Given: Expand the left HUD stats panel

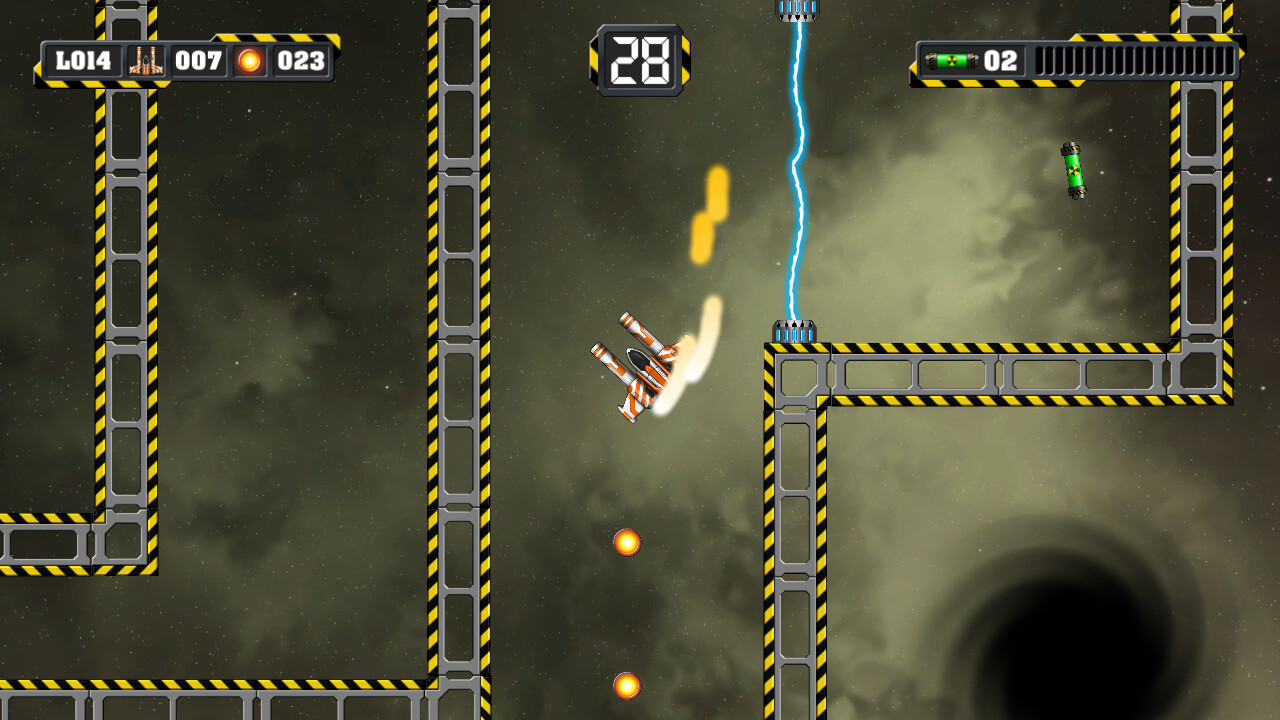Looking at the screenshot, I should [185, 61].
